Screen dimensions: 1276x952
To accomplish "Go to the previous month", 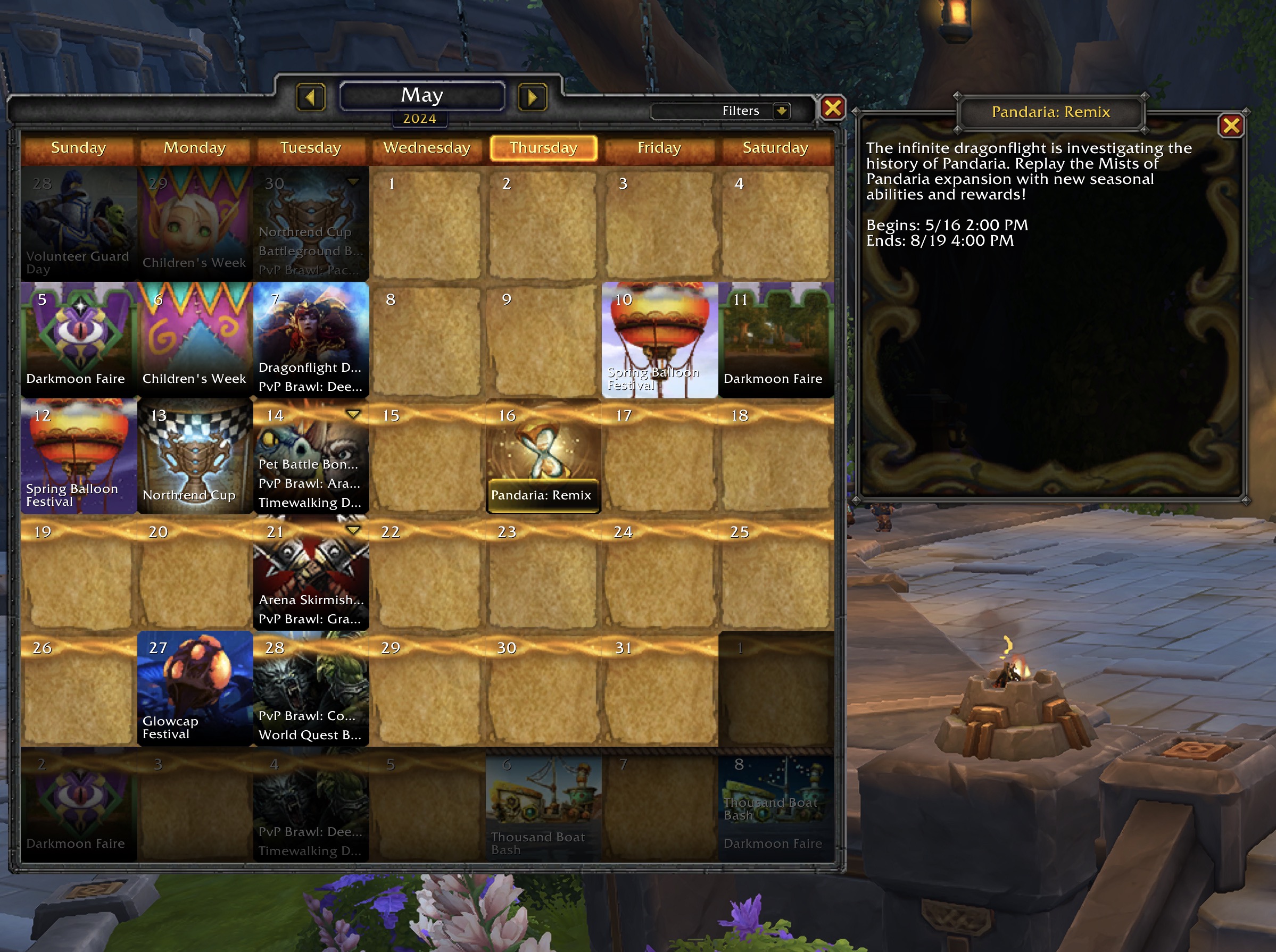I will click(311, 97).
